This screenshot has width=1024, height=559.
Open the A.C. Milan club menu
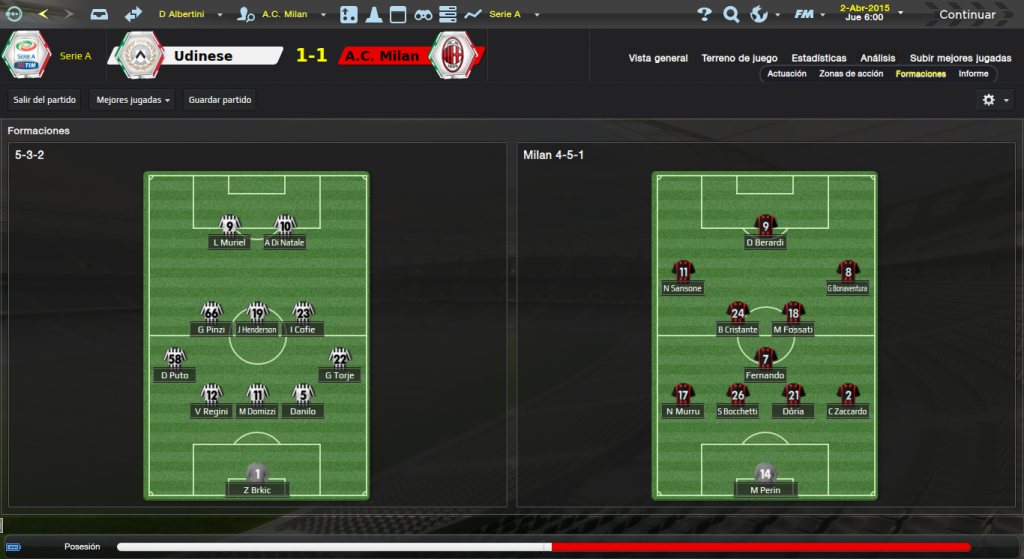point(286,14)
